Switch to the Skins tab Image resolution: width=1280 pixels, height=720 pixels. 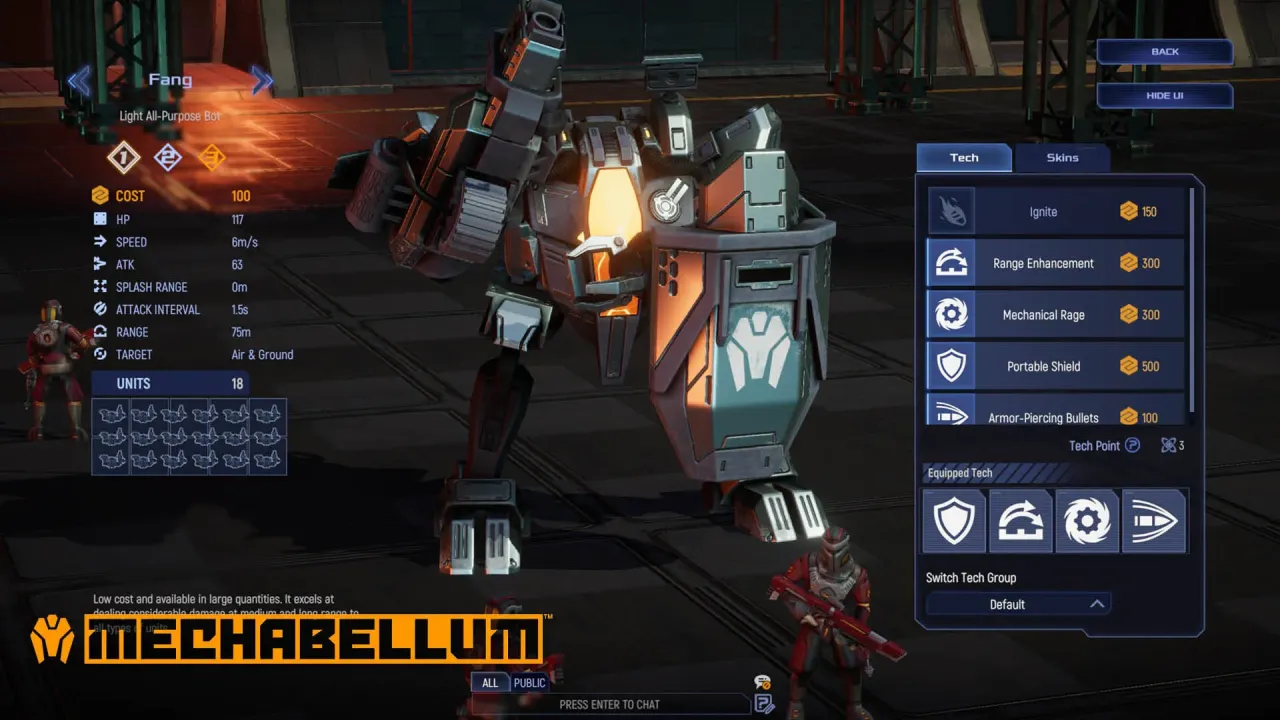point(1063,157)
